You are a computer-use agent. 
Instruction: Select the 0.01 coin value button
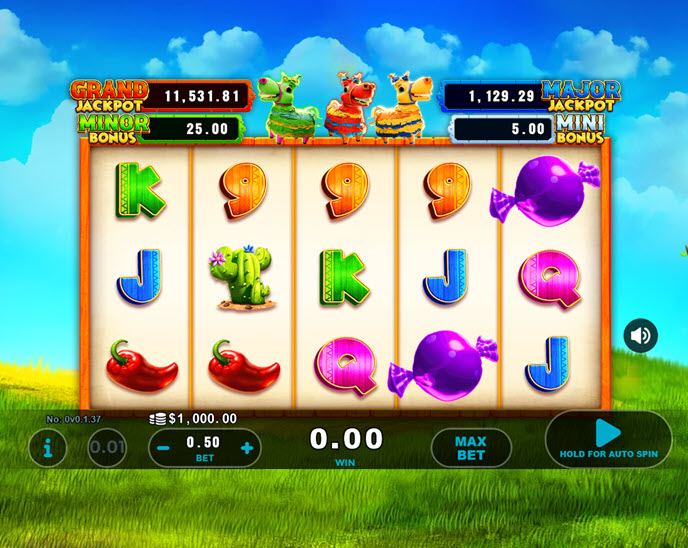pos(107,448)
